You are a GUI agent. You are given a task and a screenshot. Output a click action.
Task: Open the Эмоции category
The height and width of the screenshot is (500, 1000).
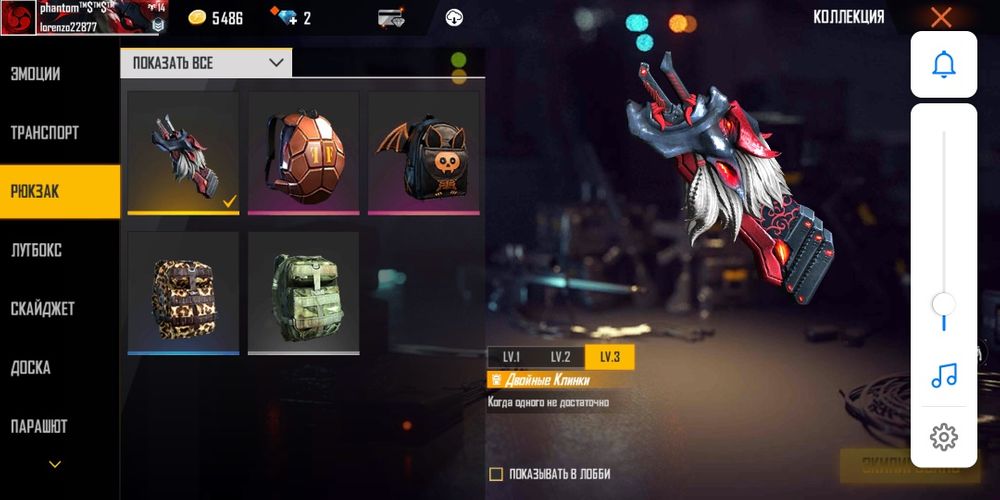[x=36, y=74]
